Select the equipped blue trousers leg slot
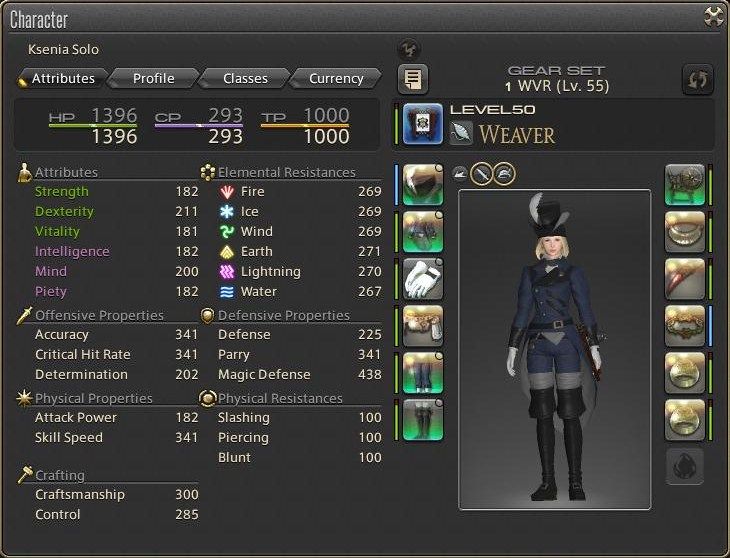 click(422, 372)
